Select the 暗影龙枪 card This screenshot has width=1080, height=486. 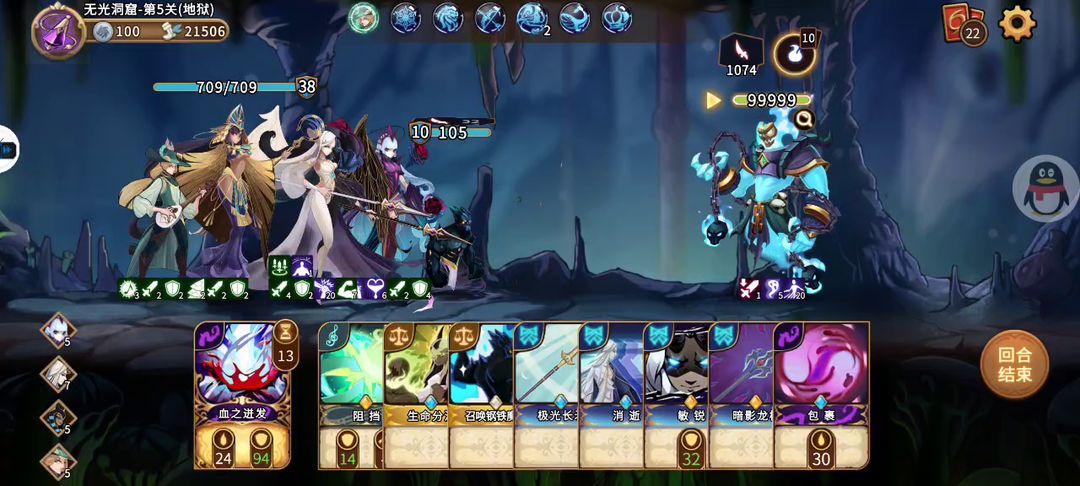(741, 392)
